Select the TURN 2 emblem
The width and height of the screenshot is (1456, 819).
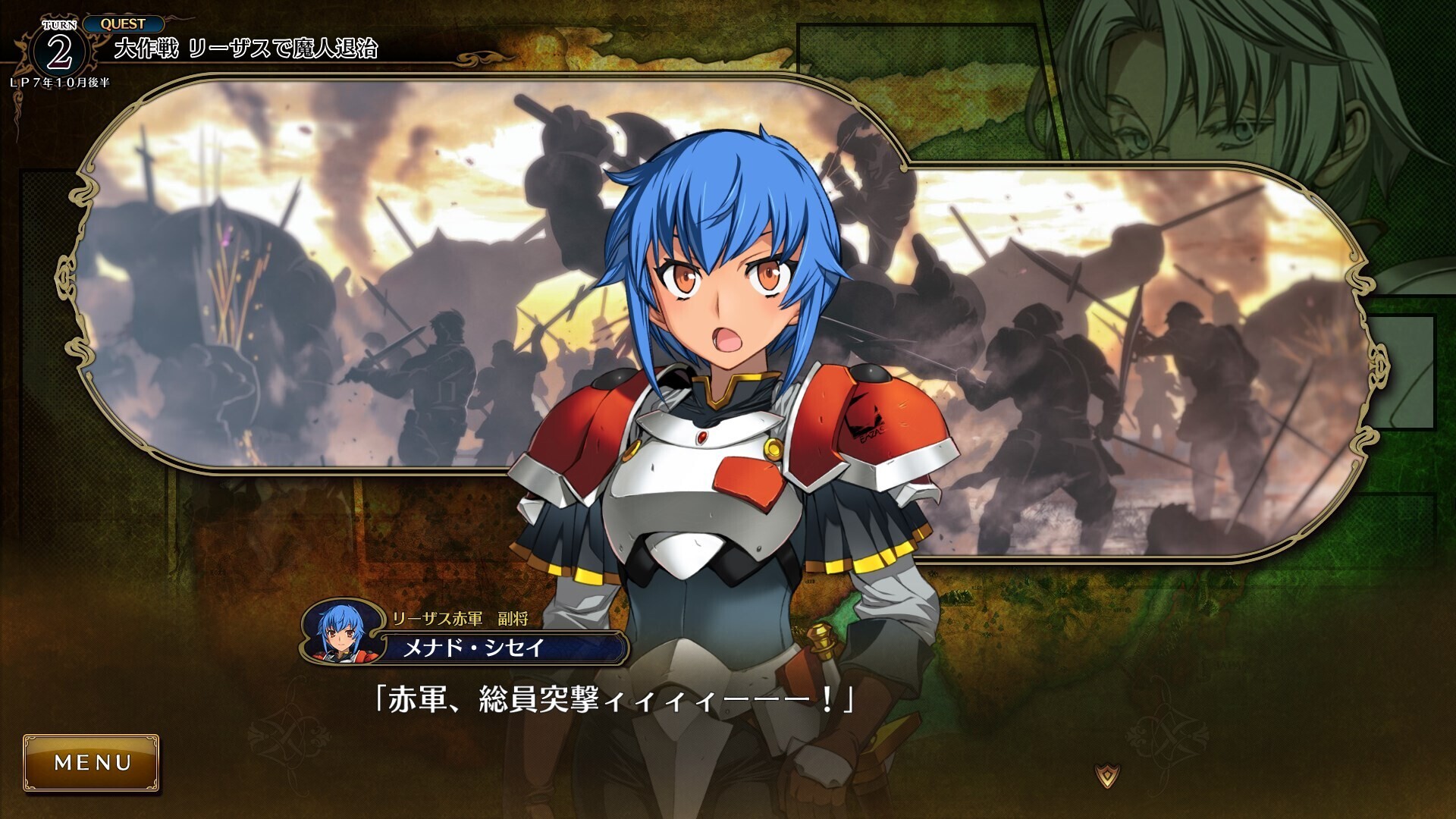coord(59,49)
